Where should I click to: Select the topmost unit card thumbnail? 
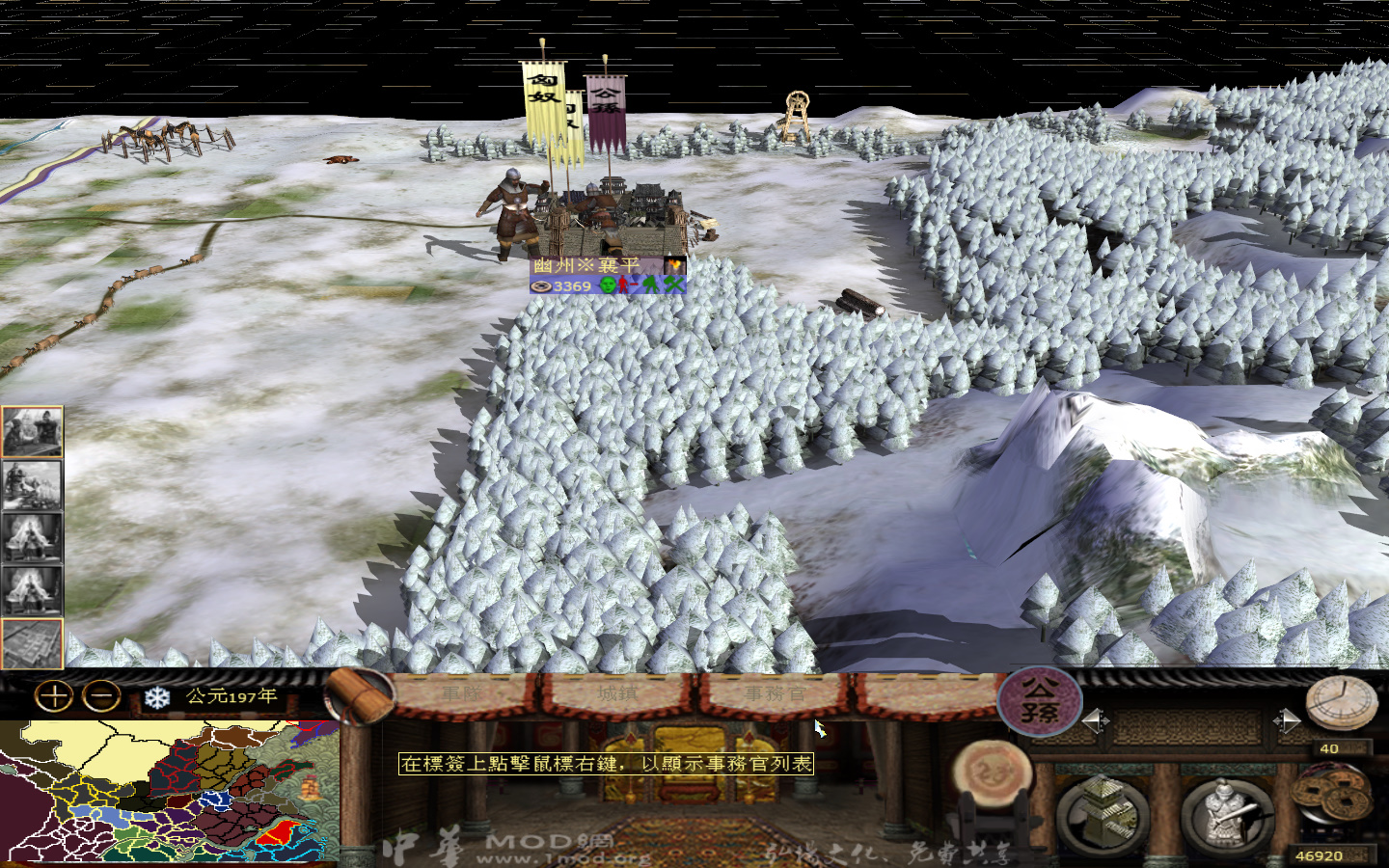pyautogui.click(x=32, y=429)
